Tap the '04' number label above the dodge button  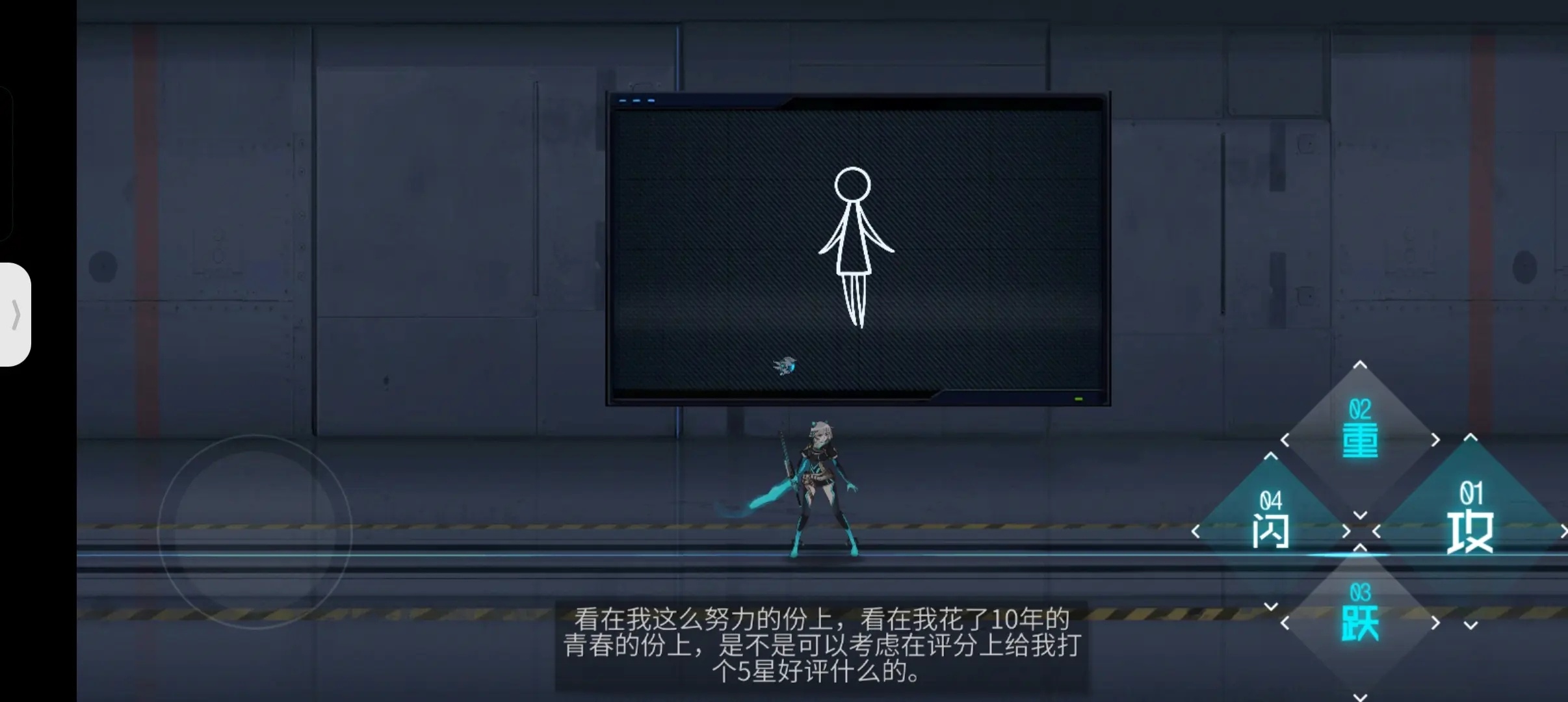[x=1272, y=499]
